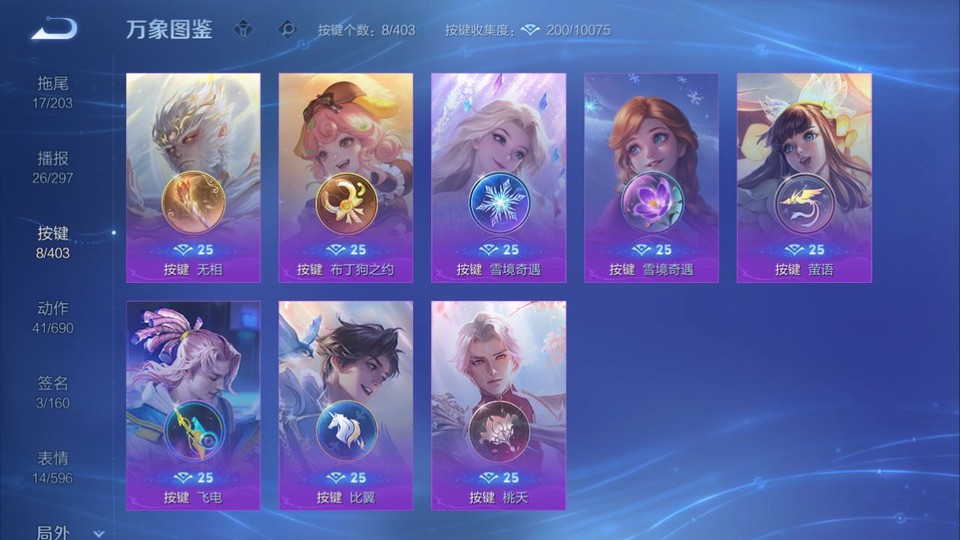Open the 播报 category tab
This screenshot has height=540, width=960.
click(53, 166)
